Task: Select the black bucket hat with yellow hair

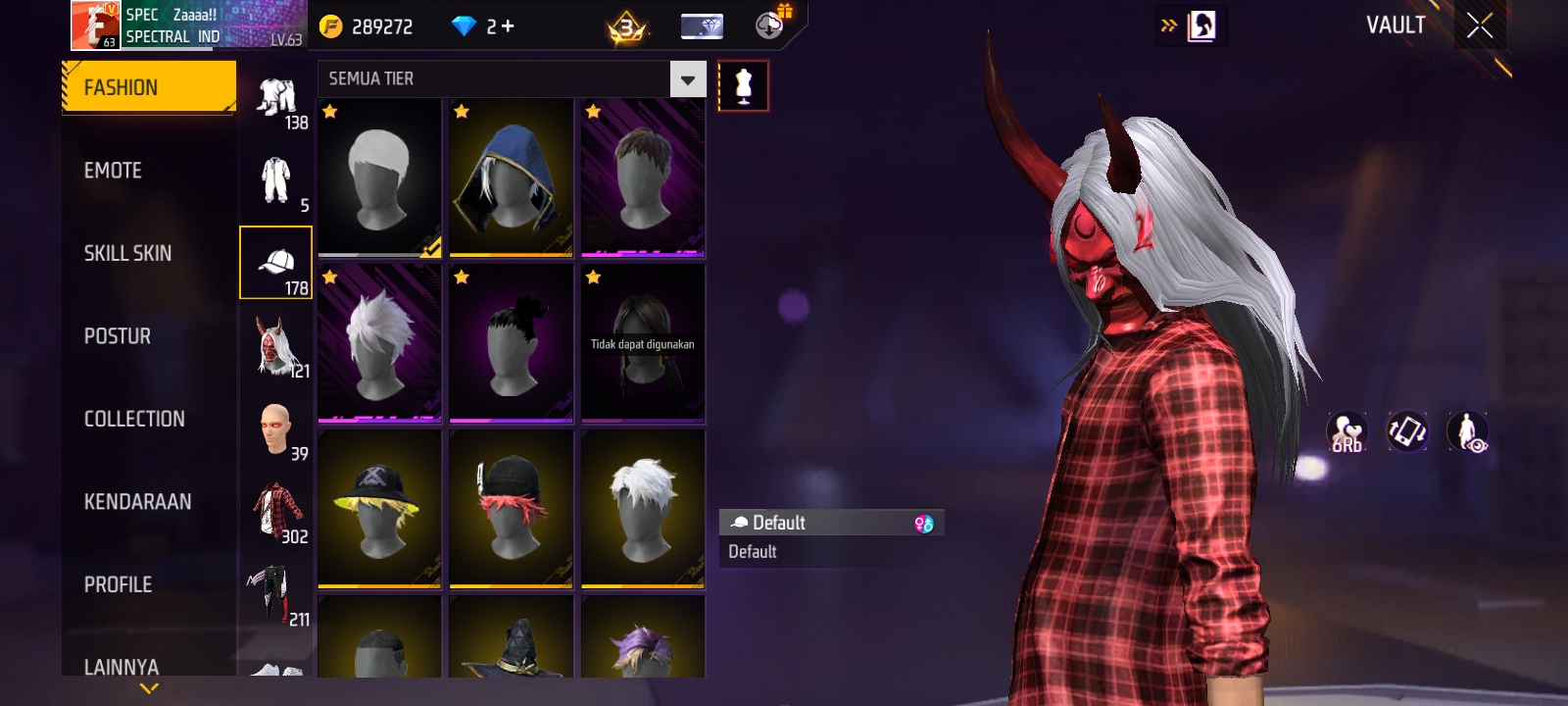Action: click(x=379, y=509)
